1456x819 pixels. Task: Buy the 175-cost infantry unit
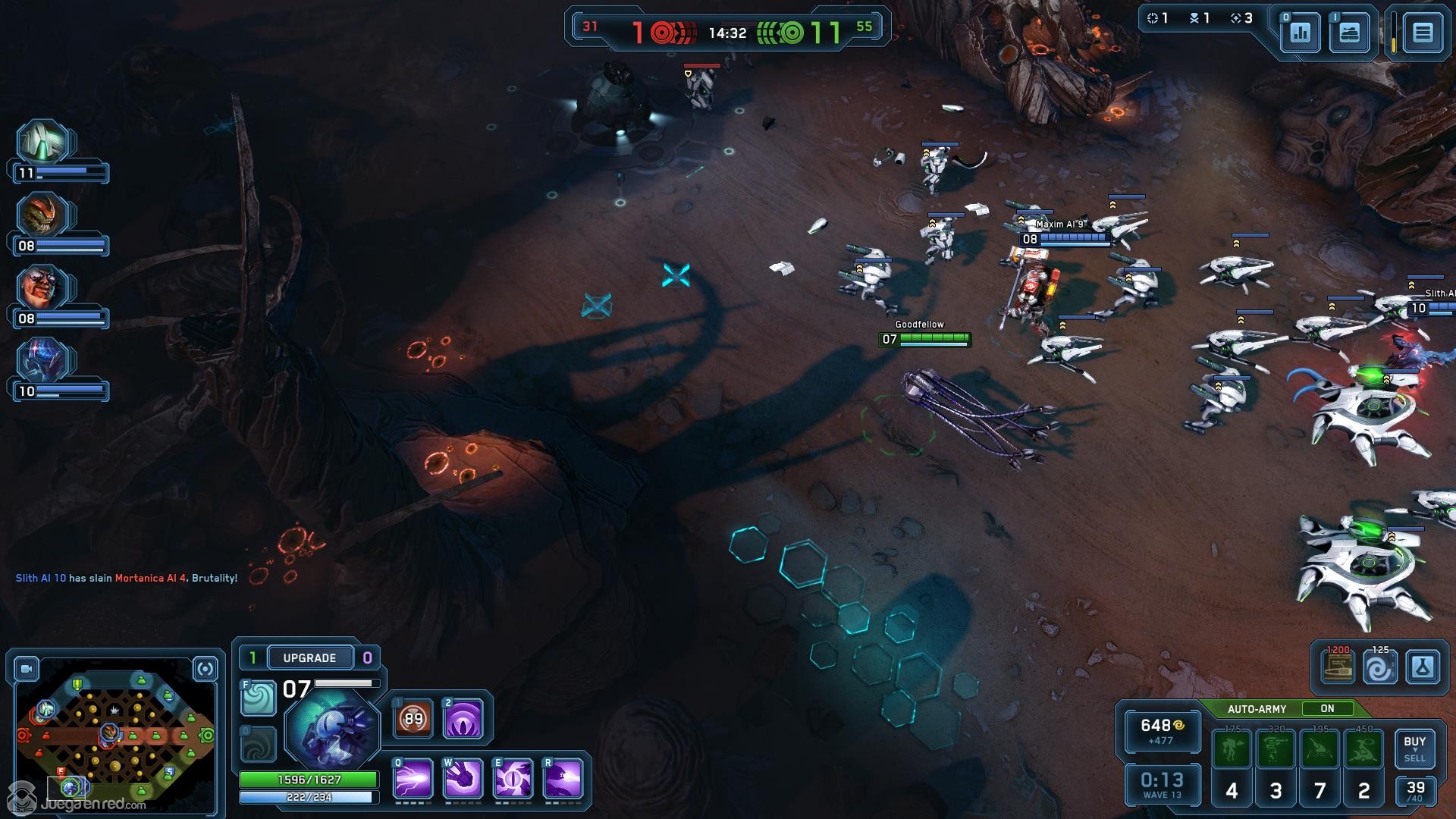[1232, 749]
